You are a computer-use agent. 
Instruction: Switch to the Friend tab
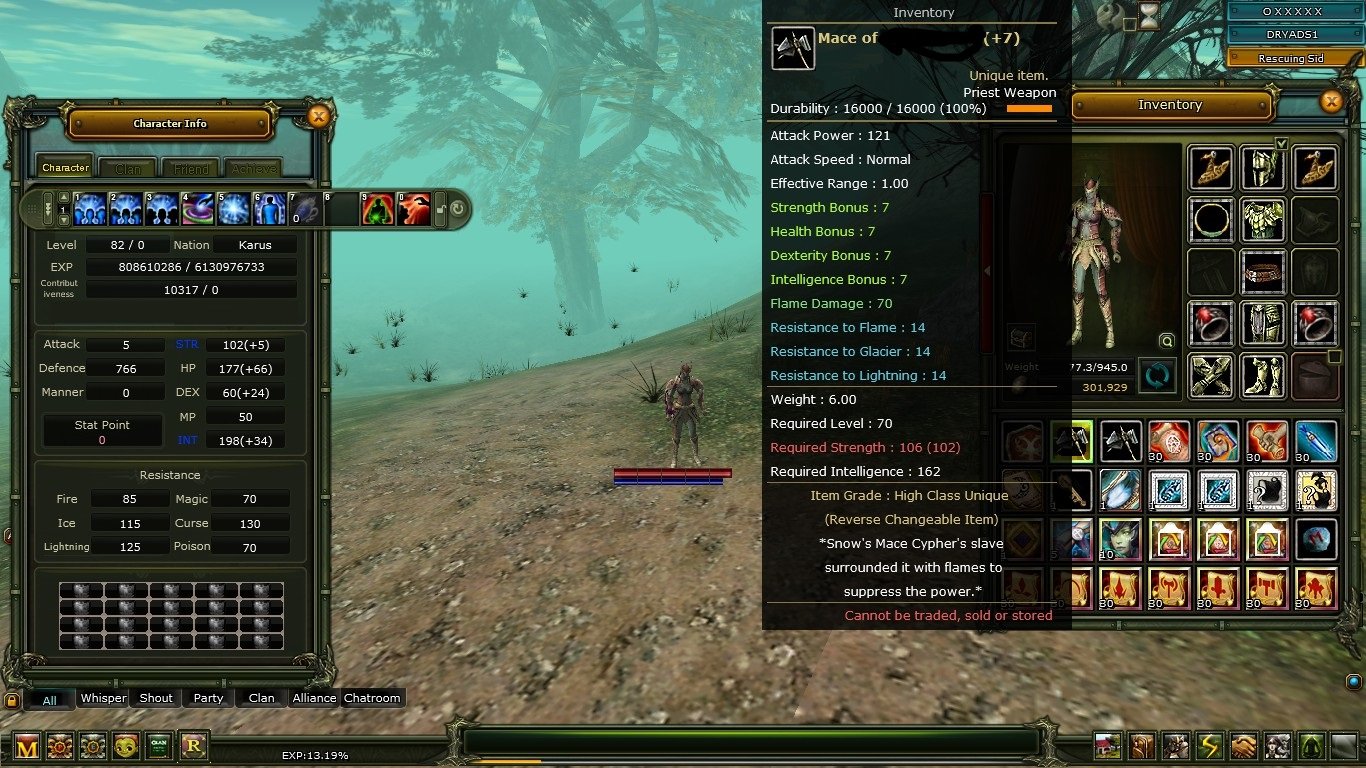(x=190, y=167)
